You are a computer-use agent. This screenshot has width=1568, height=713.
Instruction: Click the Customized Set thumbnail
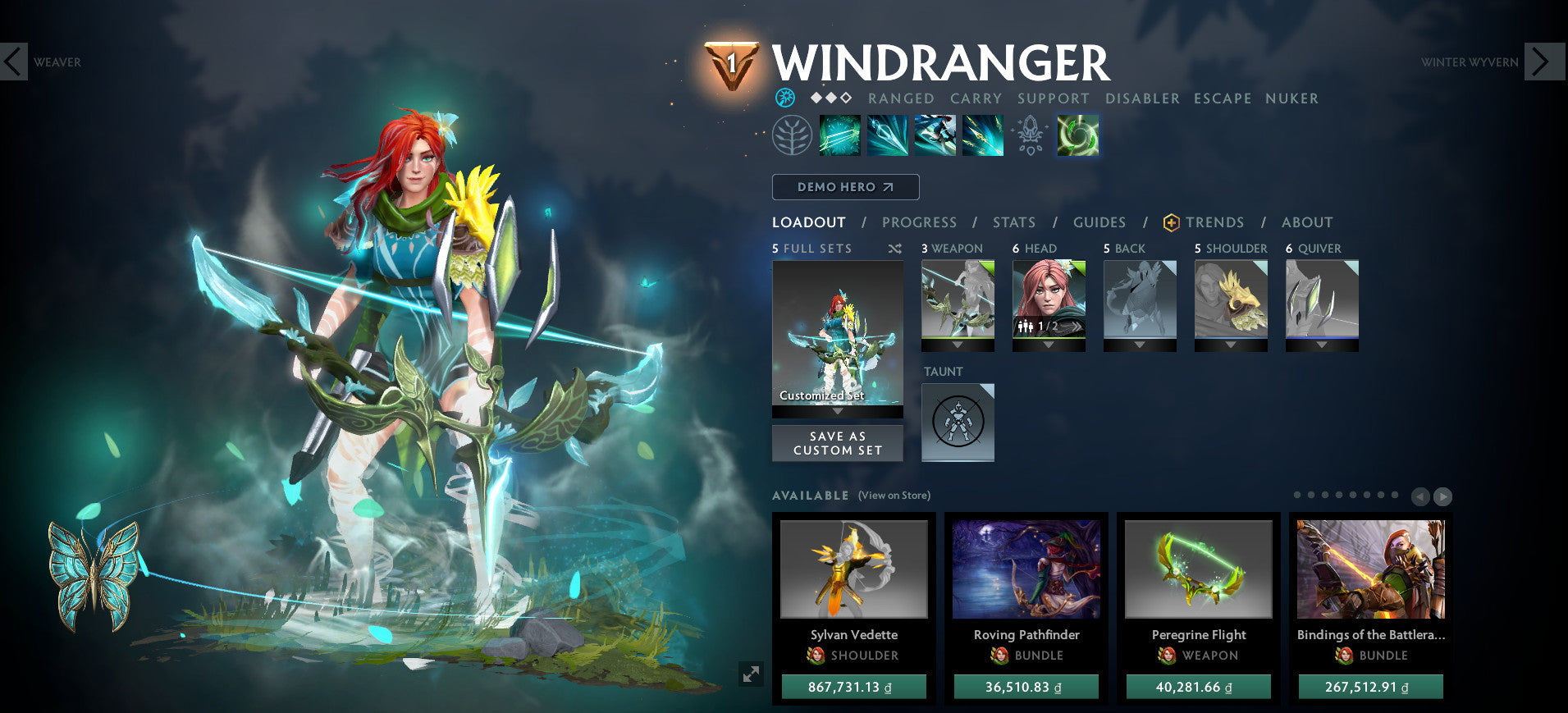coord(837,332)
